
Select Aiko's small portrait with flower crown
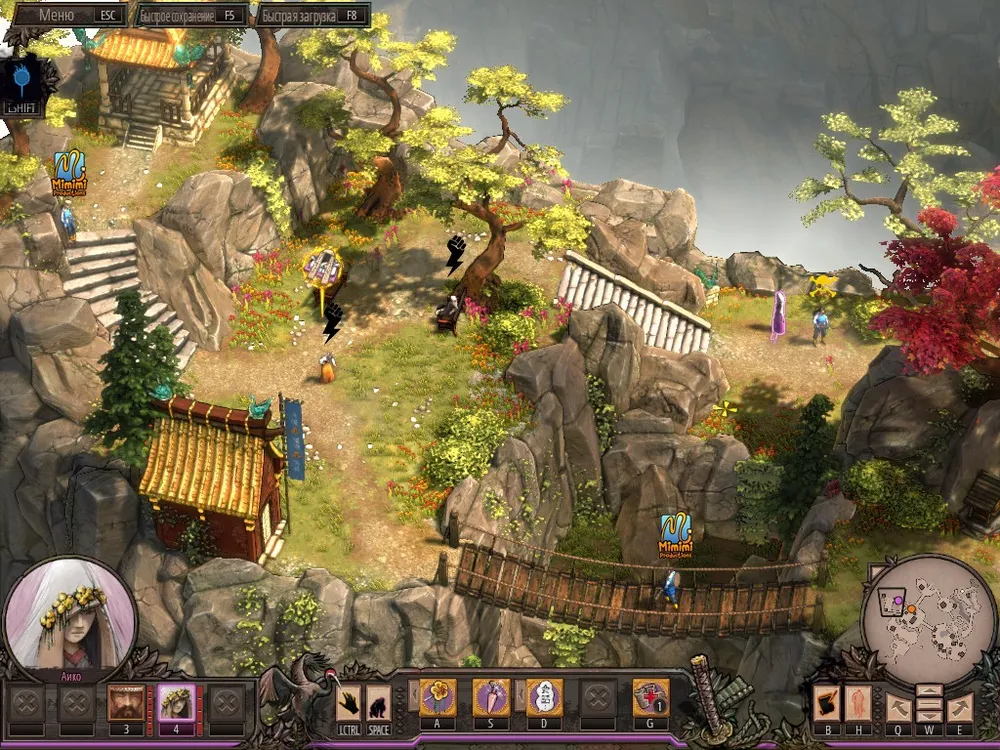[x=177, y=702]
